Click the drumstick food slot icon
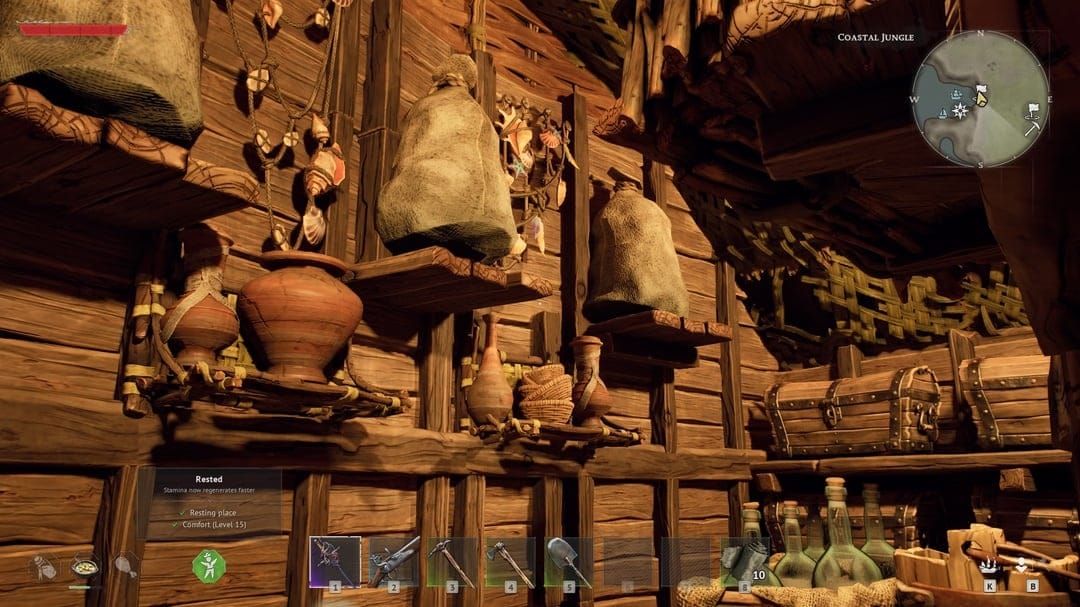This screenshot has width=1080, height=607. 124,566
